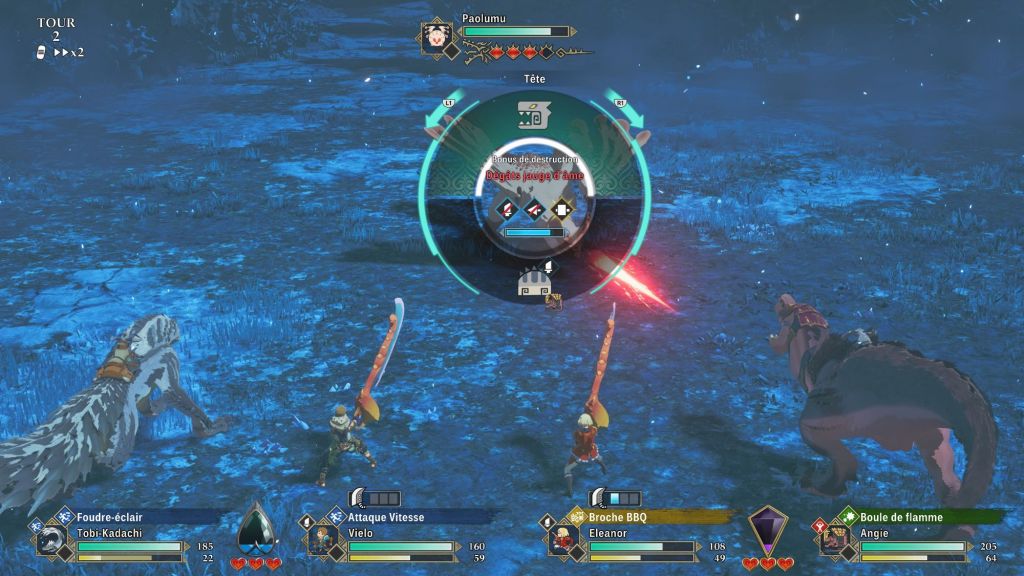Image resolution: width=1024 pixels, height=576 pixels.
Task: Click the purple kite-shaped kinship gauge
Action: point(767,530)
